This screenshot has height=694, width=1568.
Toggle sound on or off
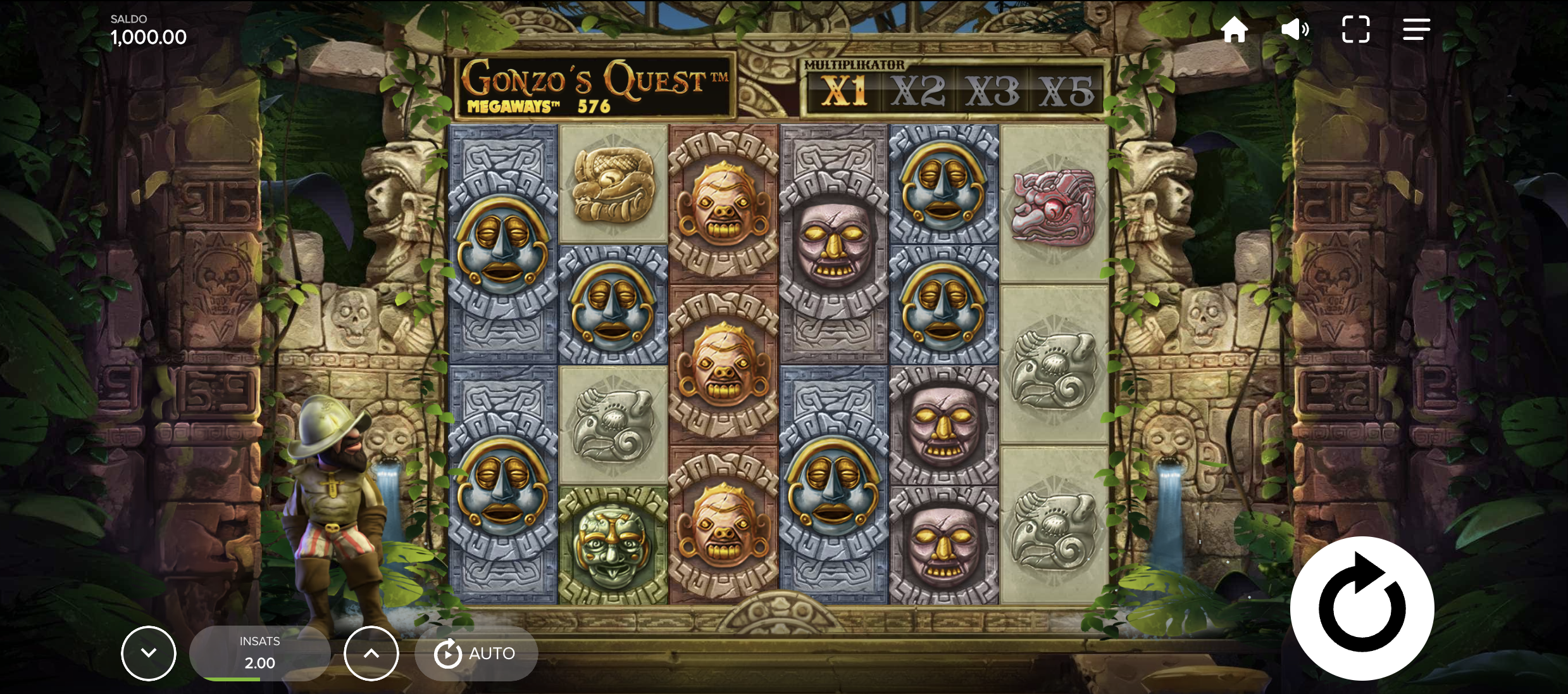[x=1296, y=29]
